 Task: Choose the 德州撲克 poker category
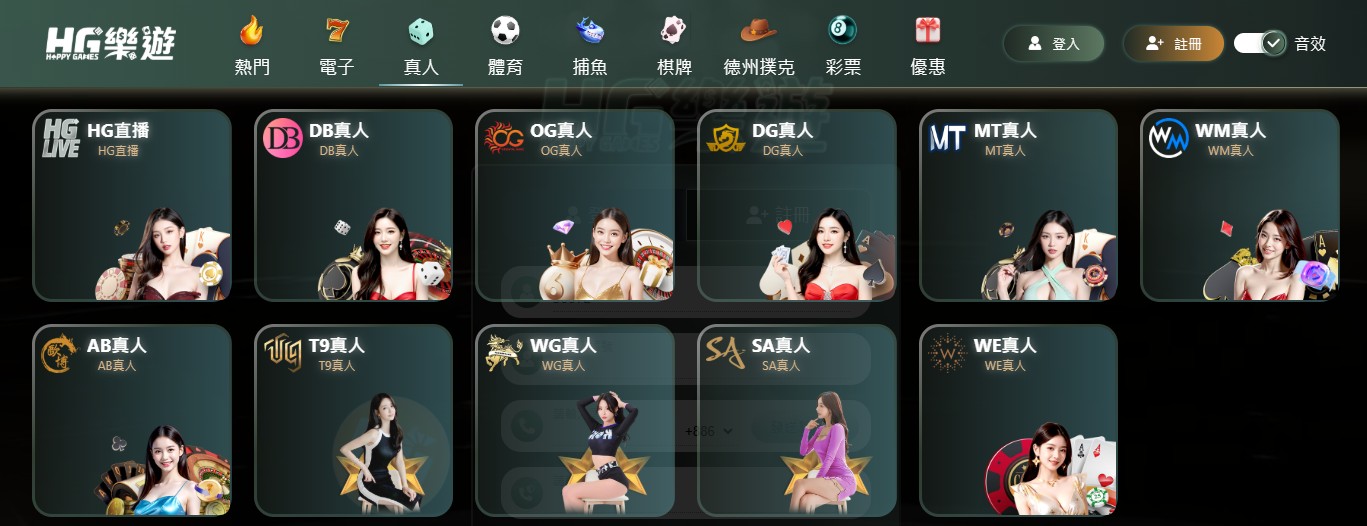coord(759,47)
